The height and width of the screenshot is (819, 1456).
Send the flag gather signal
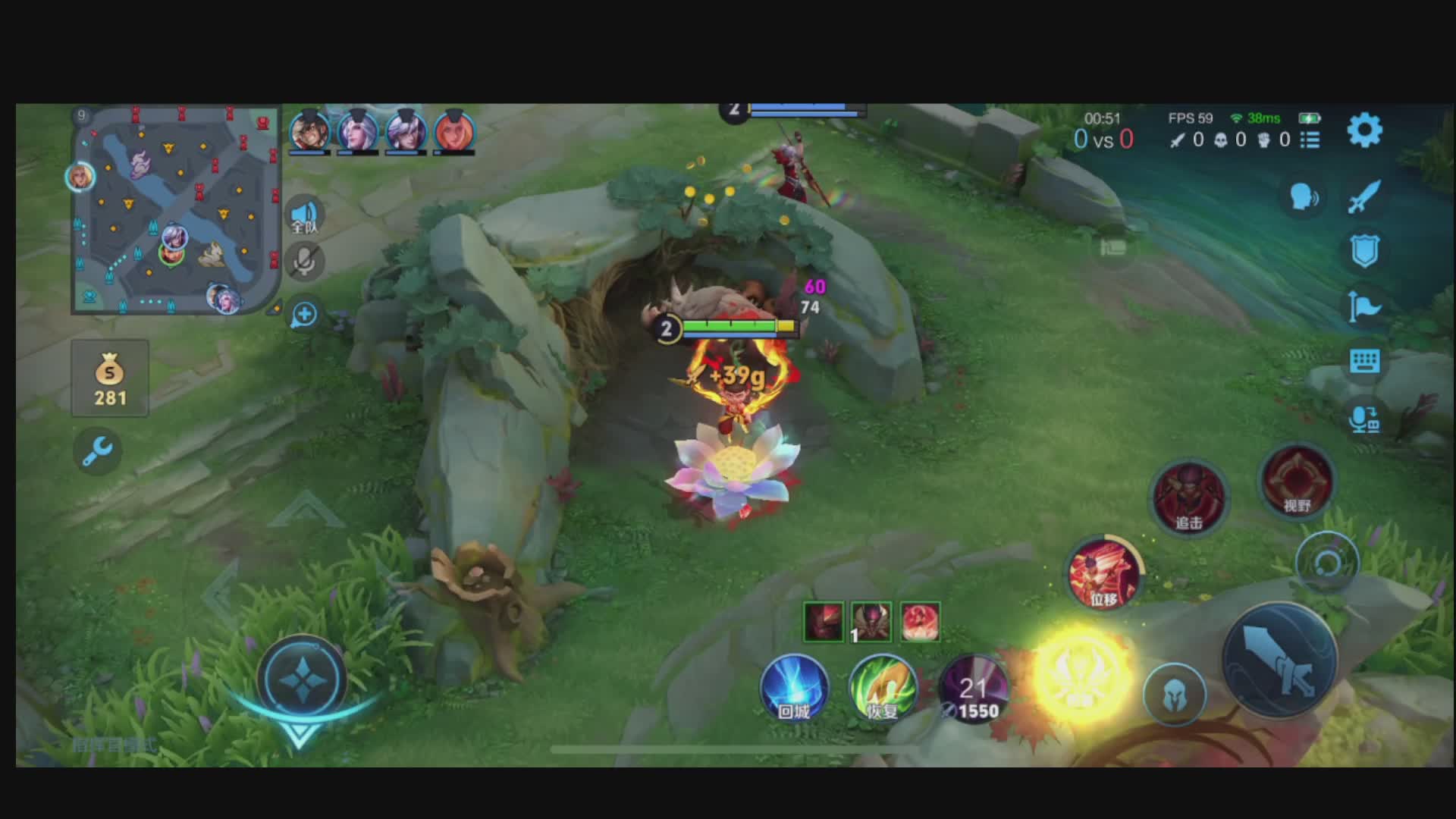click(1364, 306)
